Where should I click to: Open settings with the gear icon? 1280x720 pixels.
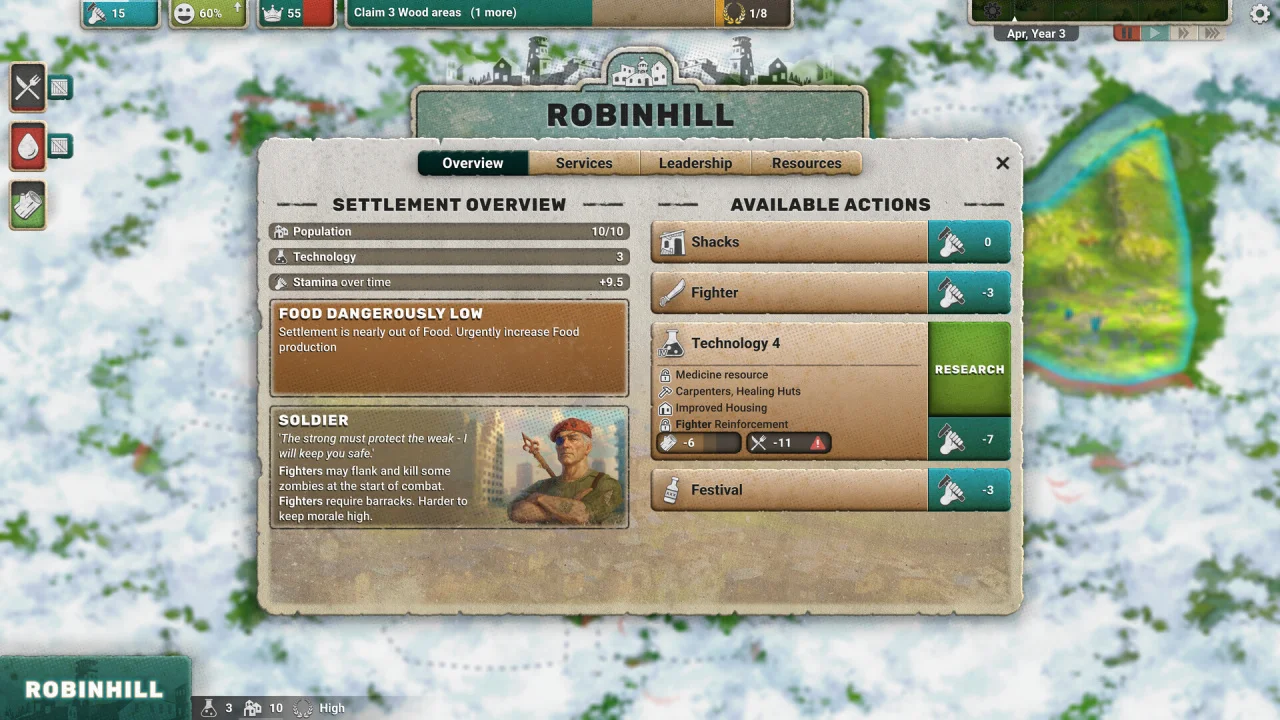(1261, 13)
